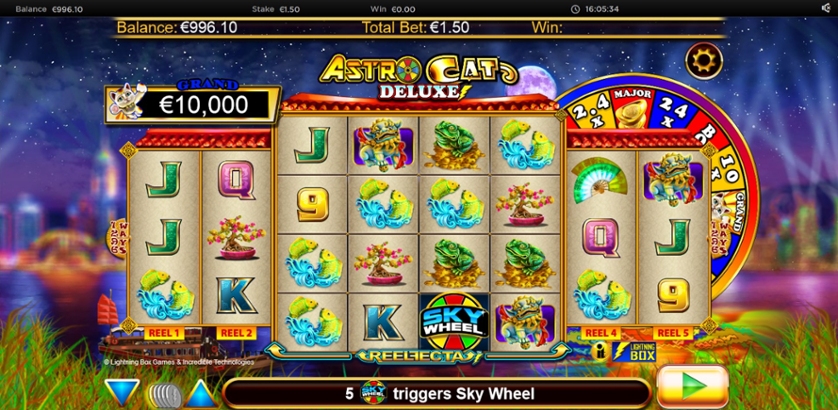Open the info paytable button

(601, 351)
